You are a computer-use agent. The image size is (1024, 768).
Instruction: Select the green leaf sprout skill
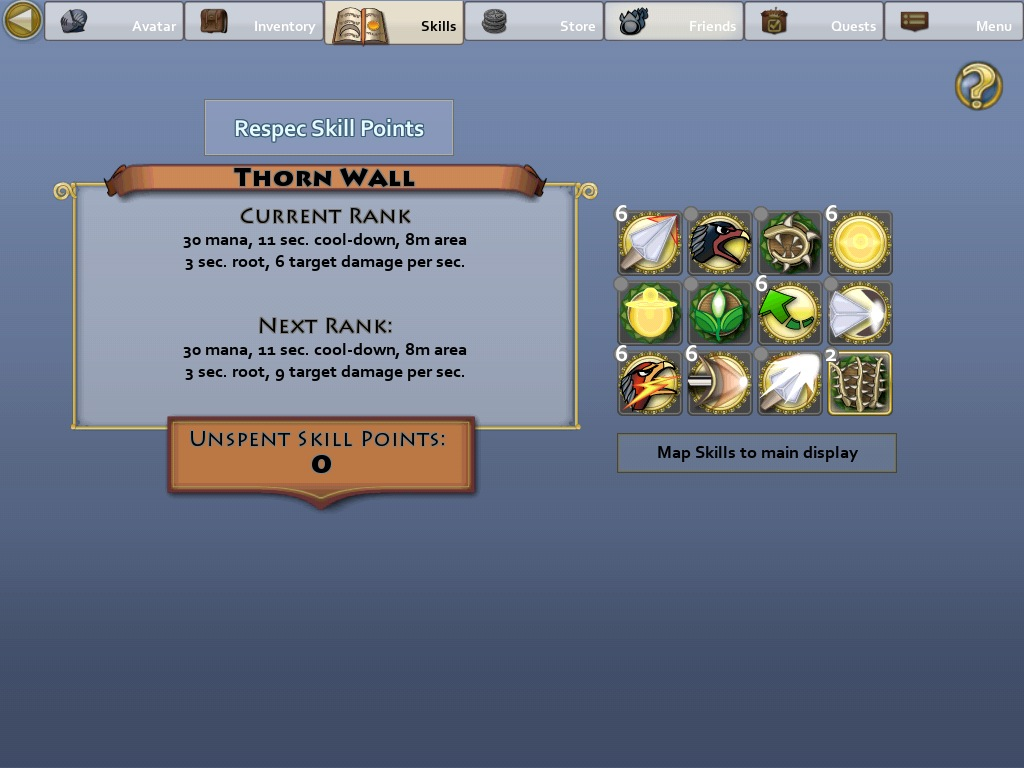(720, 313)
